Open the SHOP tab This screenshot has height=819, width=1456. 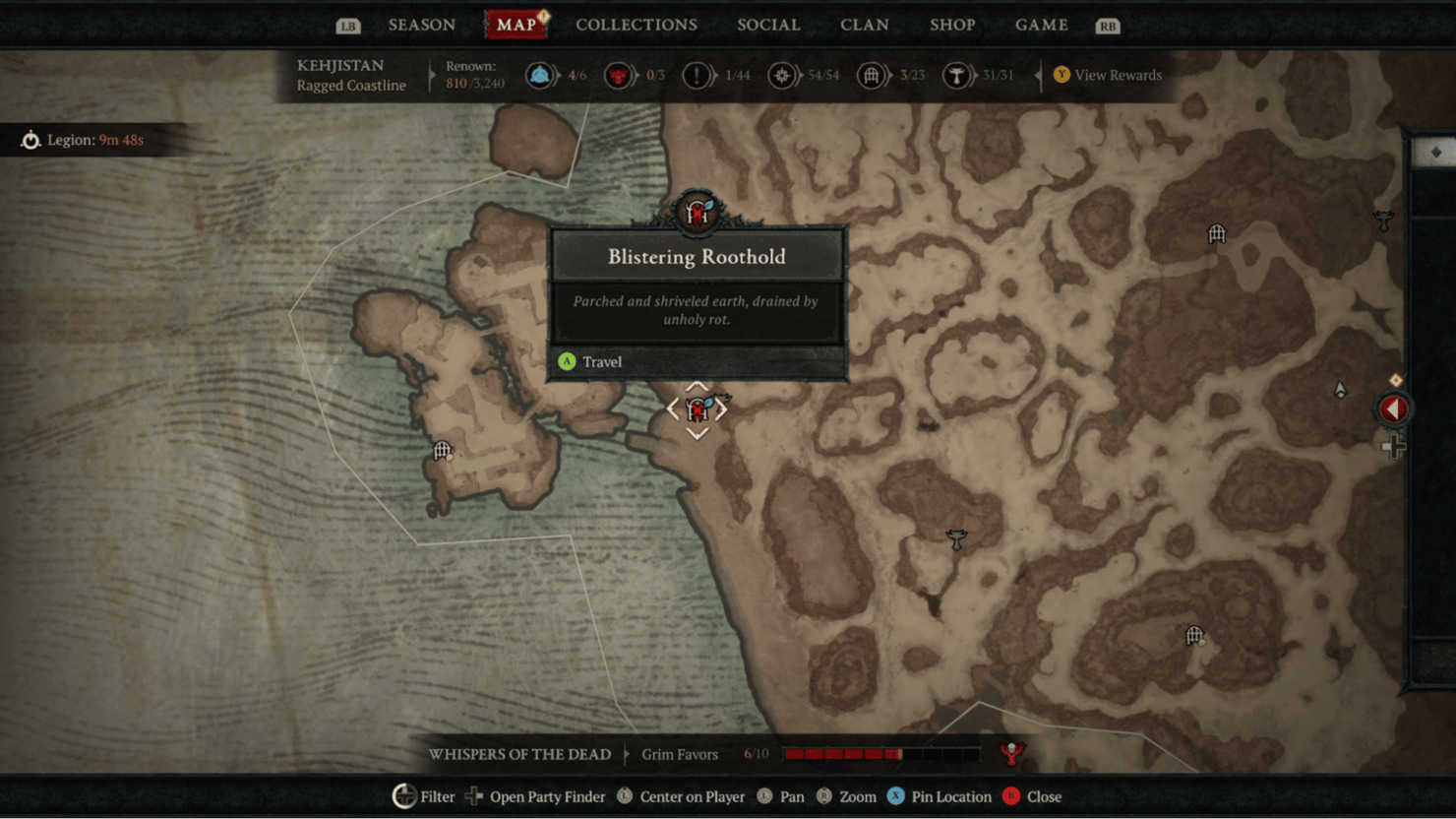click(951, 25)
